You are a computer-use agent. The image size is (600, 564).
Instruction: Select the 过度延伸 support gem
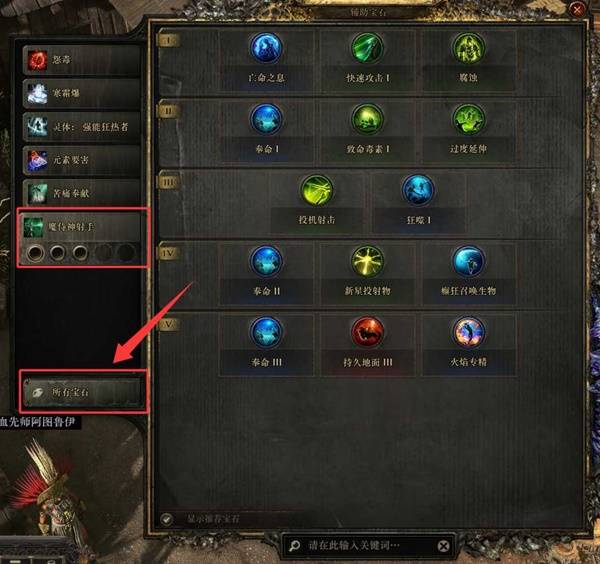[467, 123]
